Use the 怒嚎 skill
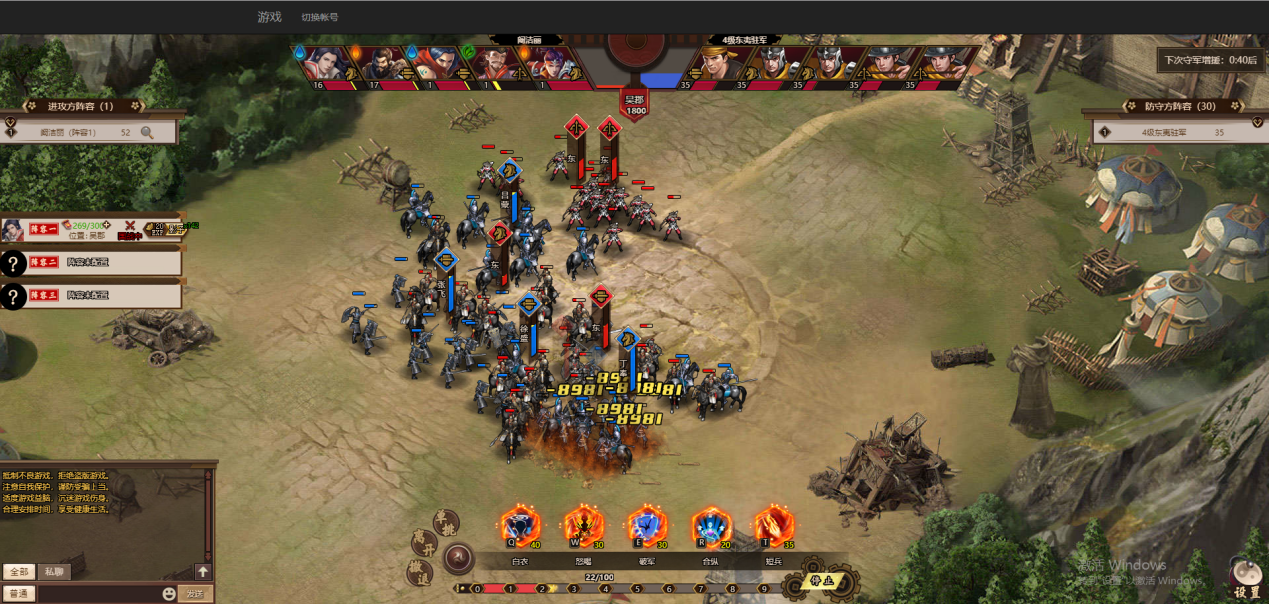The height and width of the screenshot is (604, 1269). coord(583,525)
